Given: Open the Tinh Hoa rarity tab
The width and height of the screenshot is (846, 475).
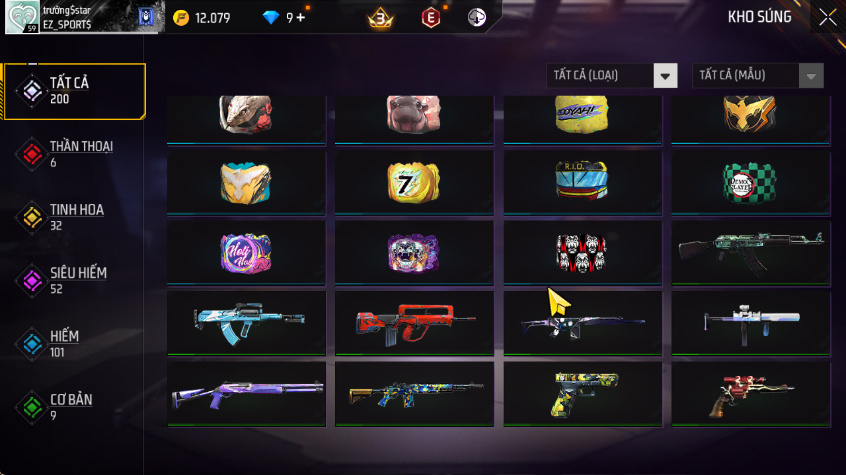Looking at the screenshot, I should [75, 217].
